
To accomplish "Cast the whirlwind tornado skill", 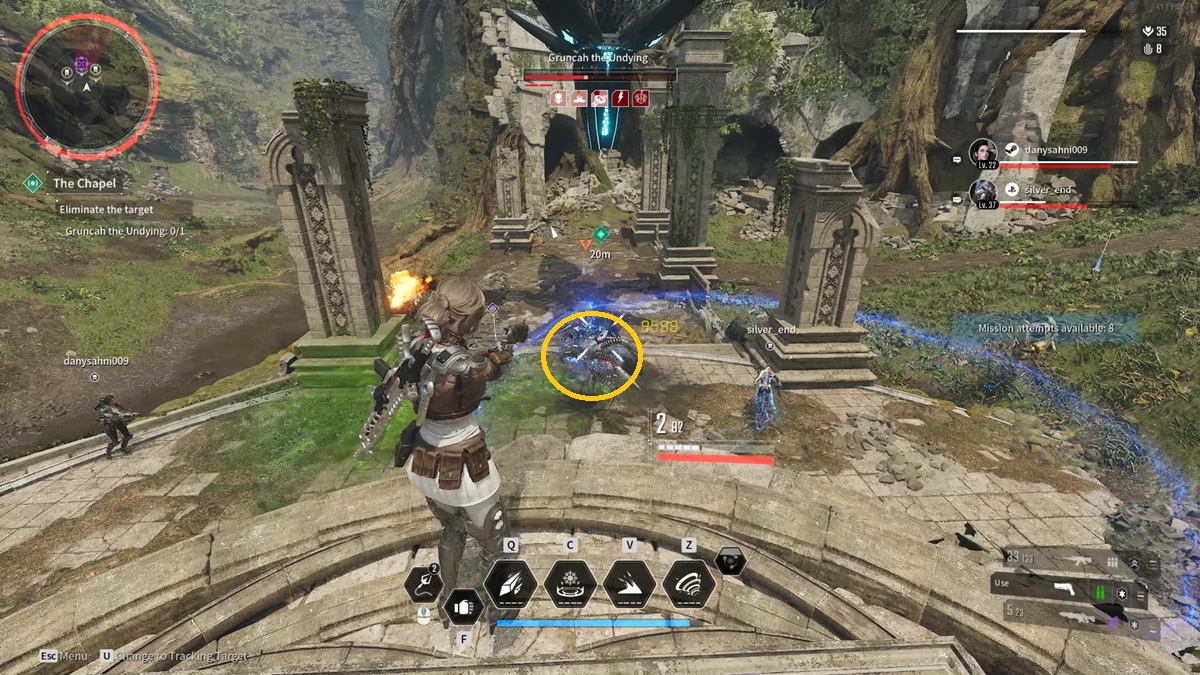I will coord(688,583).
